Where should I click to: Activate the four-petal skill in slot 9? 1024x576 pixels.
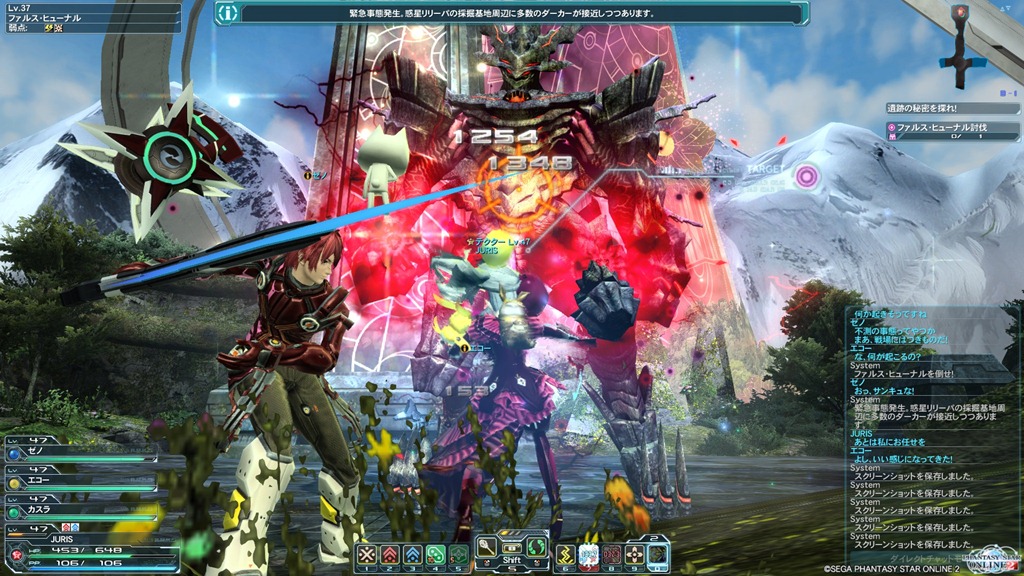click(635, 555)
